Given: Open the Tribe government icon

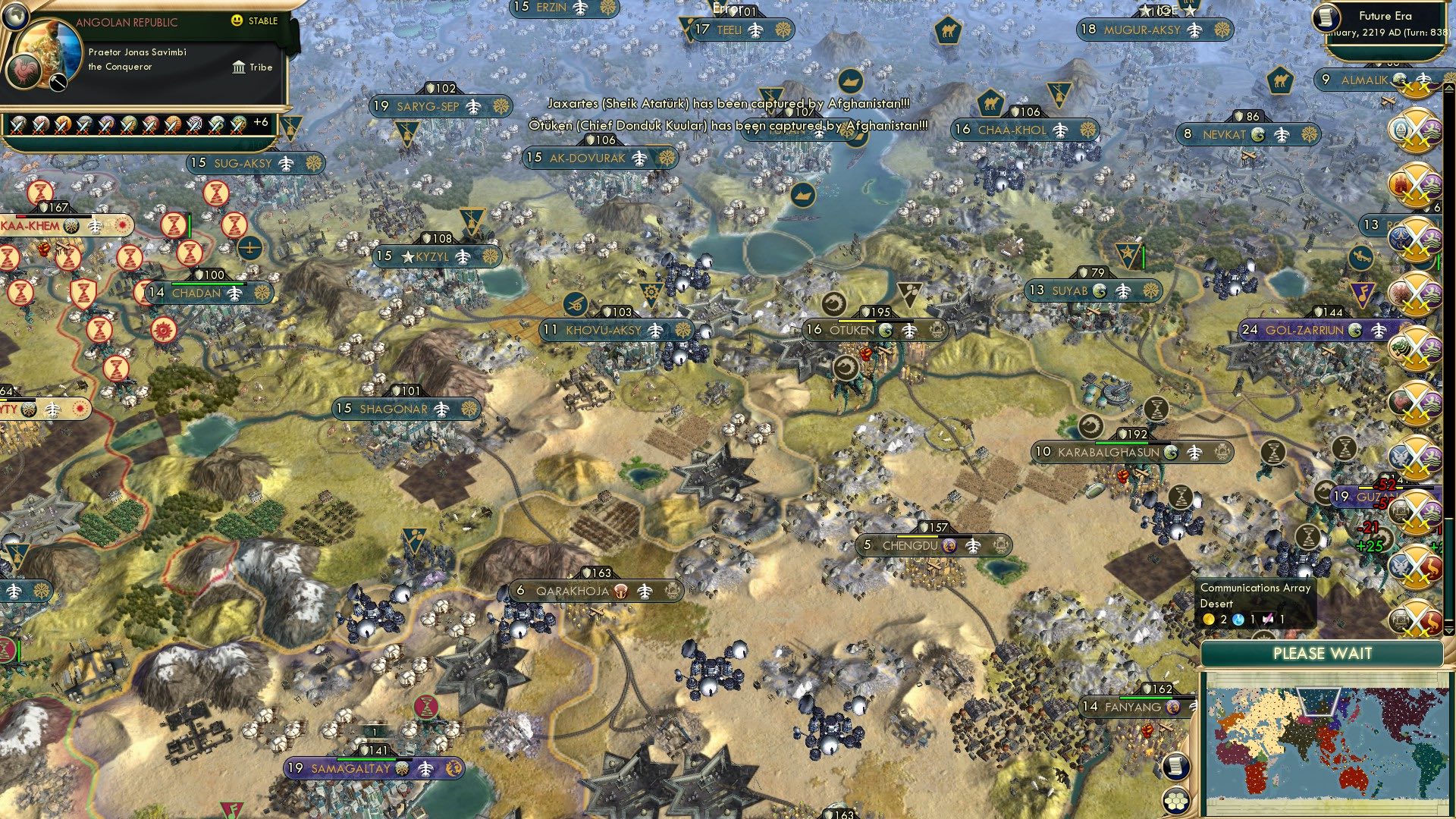Looking at the screenshot, I should [239, 68].
